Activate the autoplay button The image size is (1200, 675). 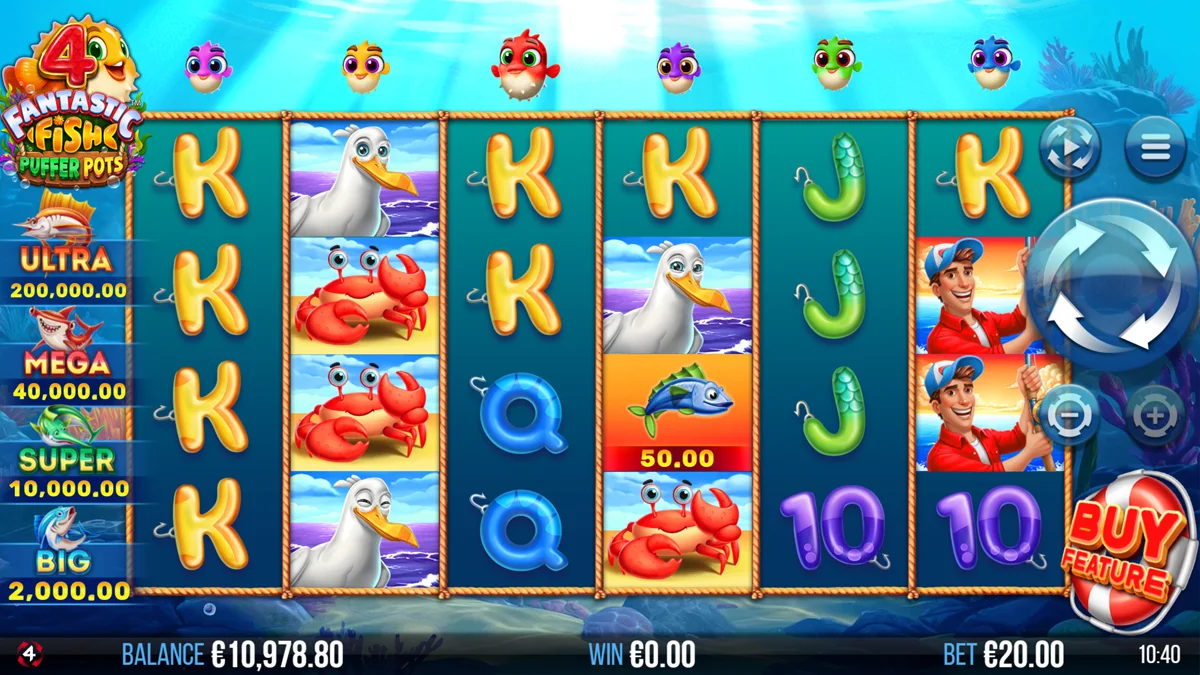pos(1069,149)
